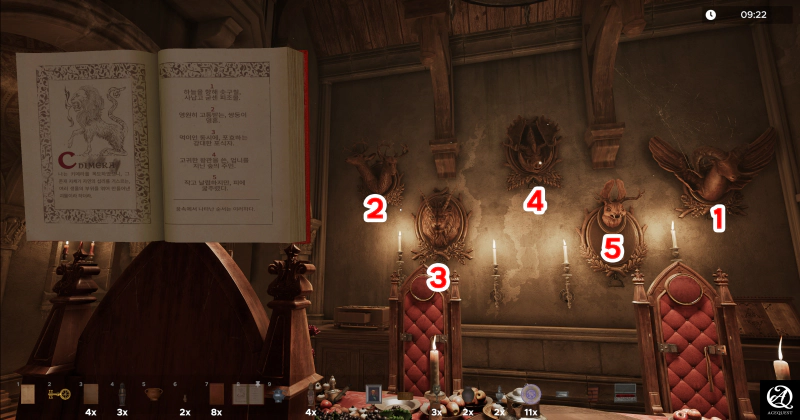
Task: Select the brown book stack marked 8x
Action: tap(215, 394)
